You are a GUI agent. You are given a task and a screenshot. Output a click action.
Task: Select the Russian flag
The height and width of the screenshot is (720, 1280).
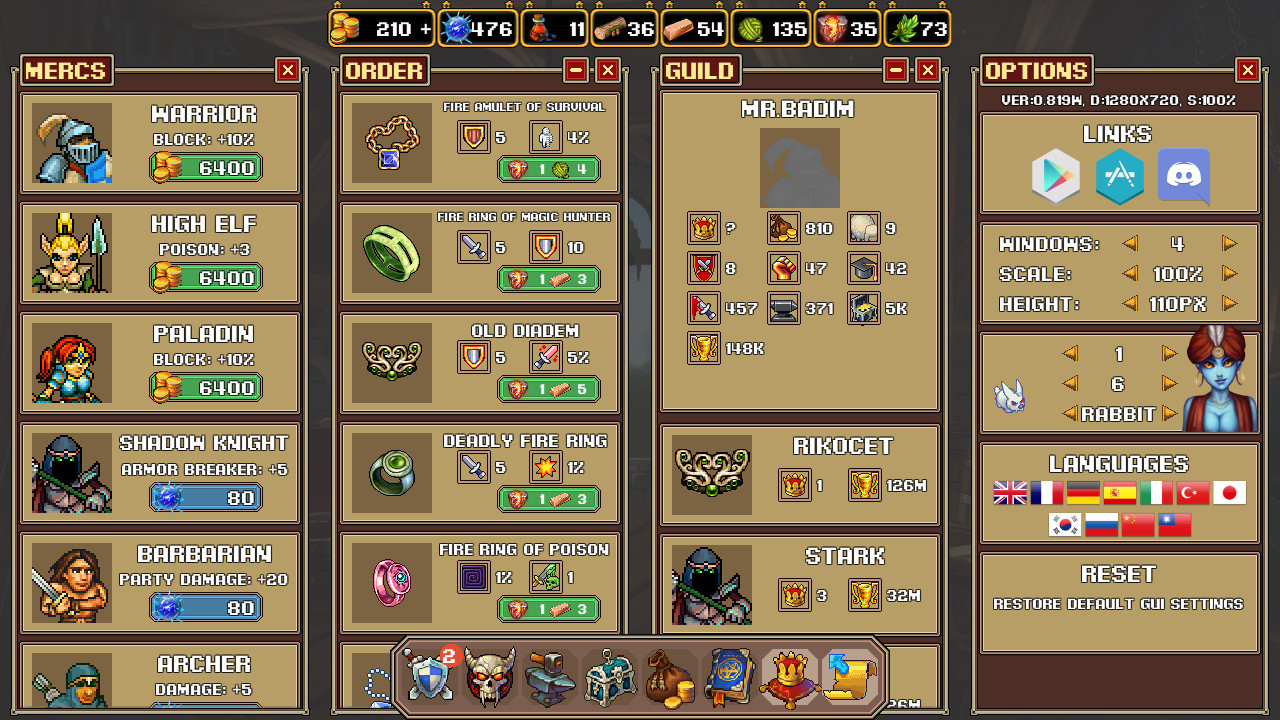[x=1101, y=523]
